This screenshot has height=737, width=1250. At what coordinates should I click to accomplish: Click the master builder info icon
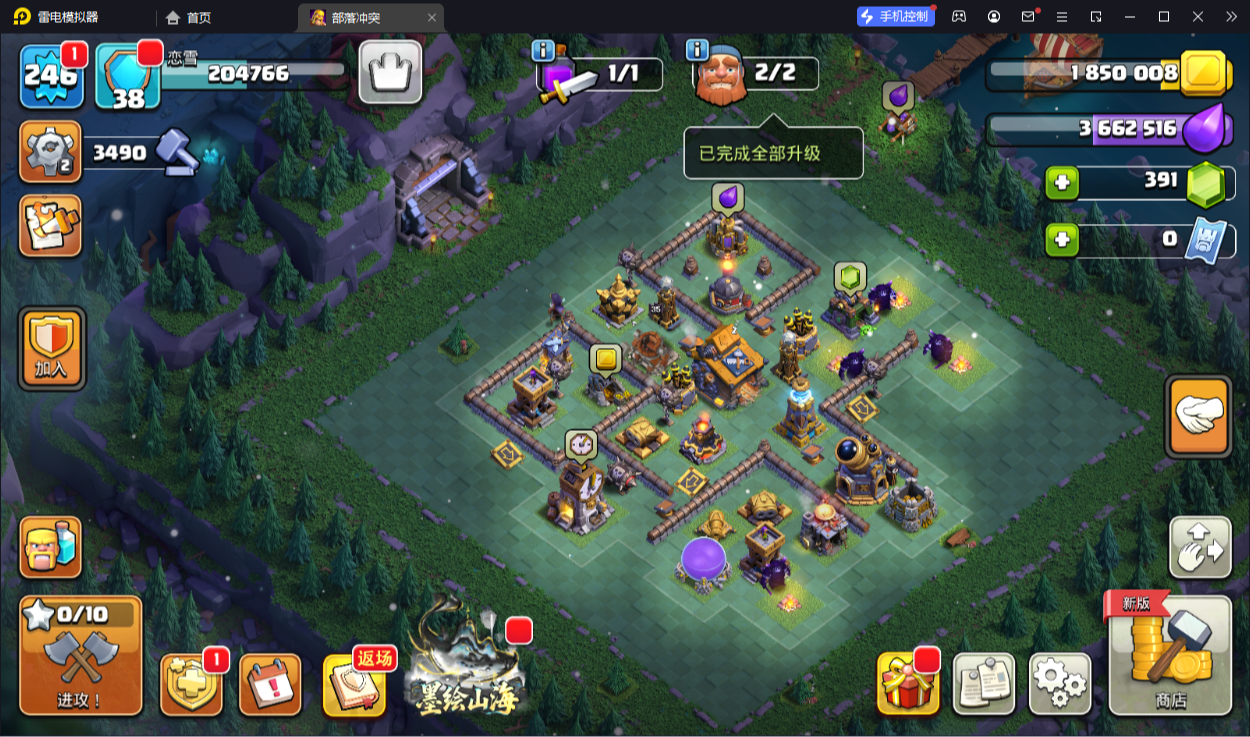click(697, 50)
